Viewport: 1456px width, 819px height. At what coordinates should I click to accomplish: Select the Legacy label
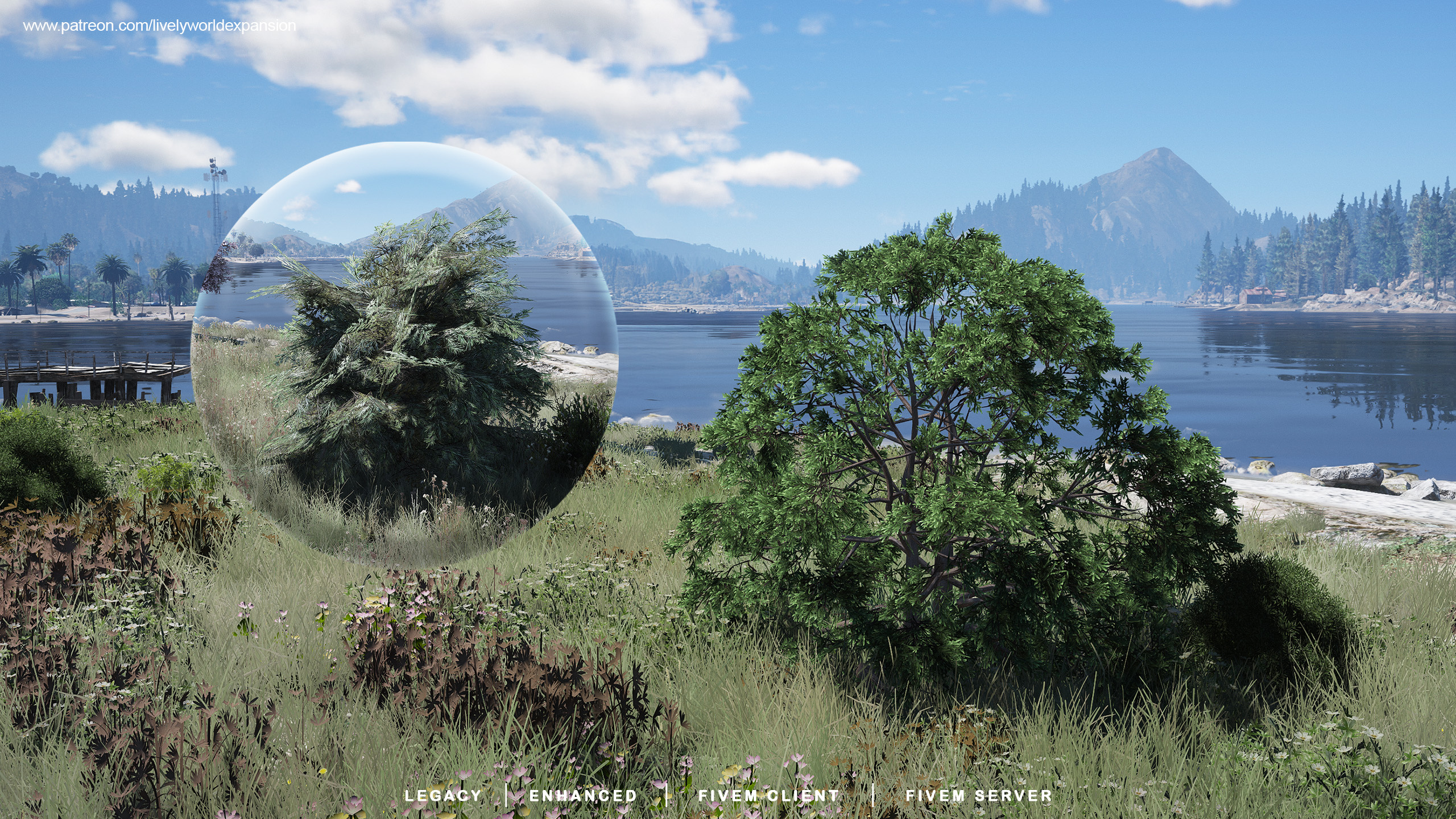[x=442, y=796]
